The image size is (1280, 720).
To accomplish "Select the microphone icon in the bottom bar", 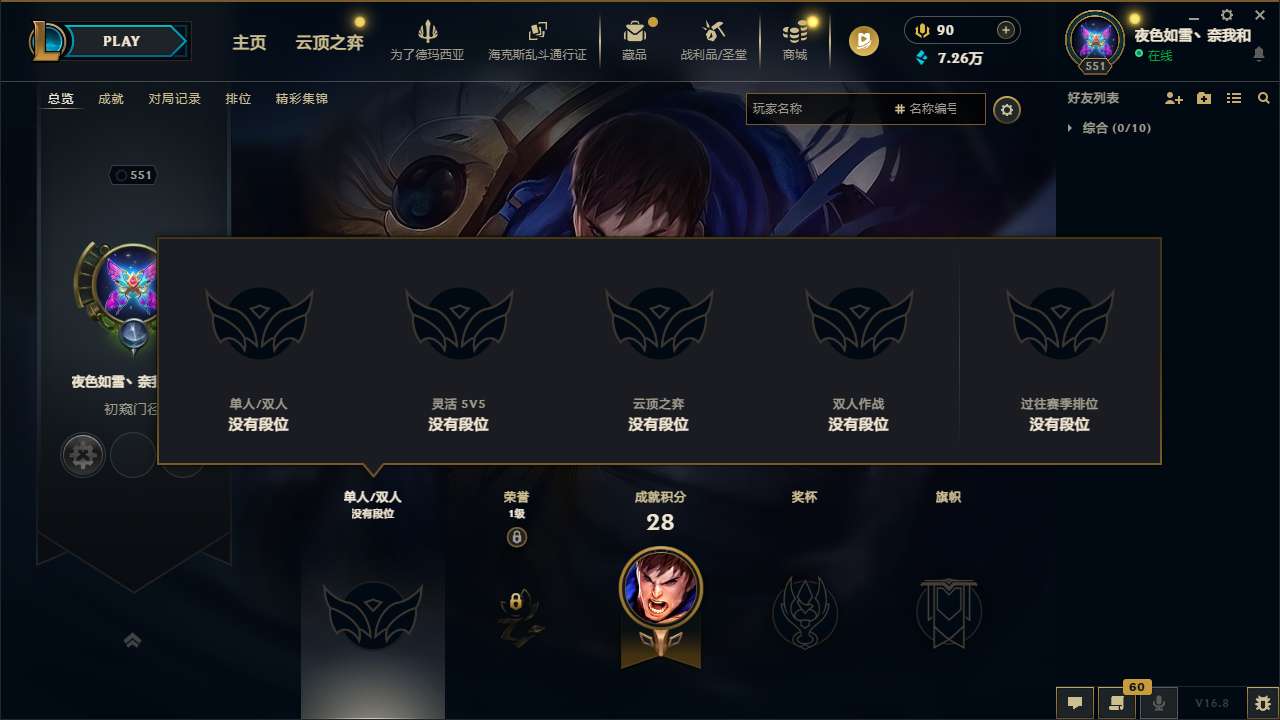I will (1160, 704).
